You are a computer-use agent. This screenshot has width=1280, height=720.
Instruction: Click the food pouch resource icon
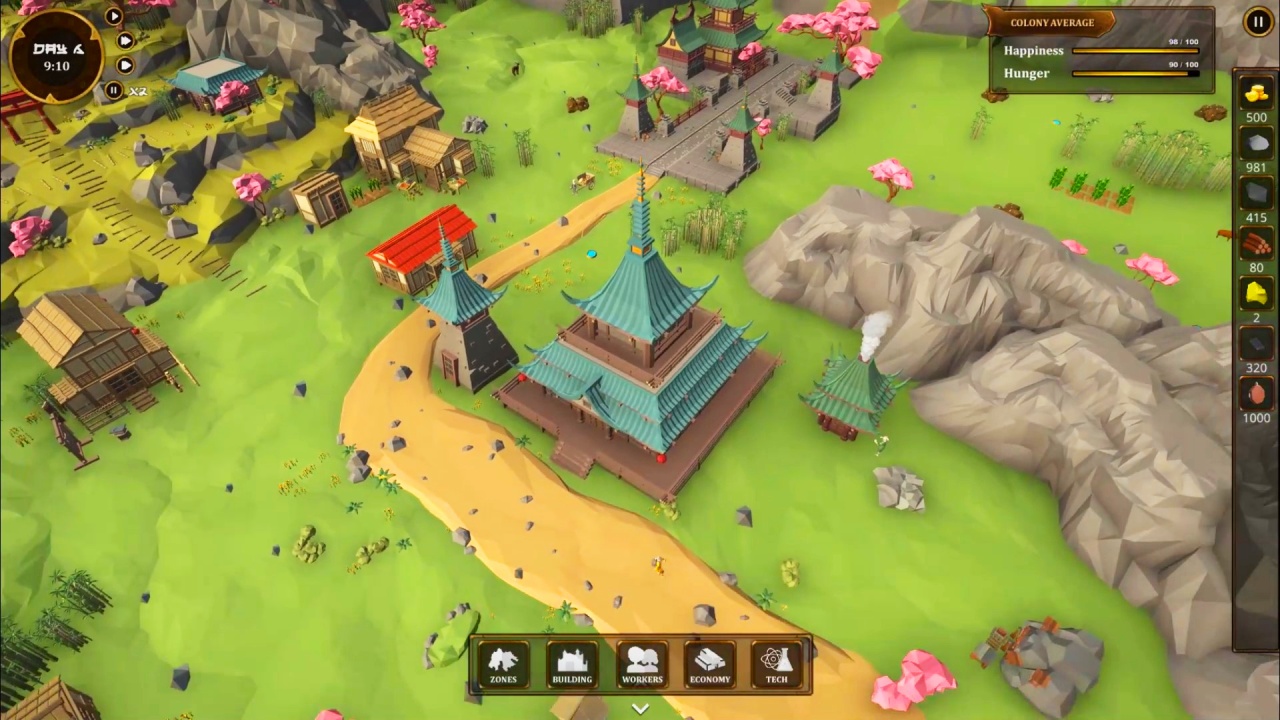(1256, 393)
